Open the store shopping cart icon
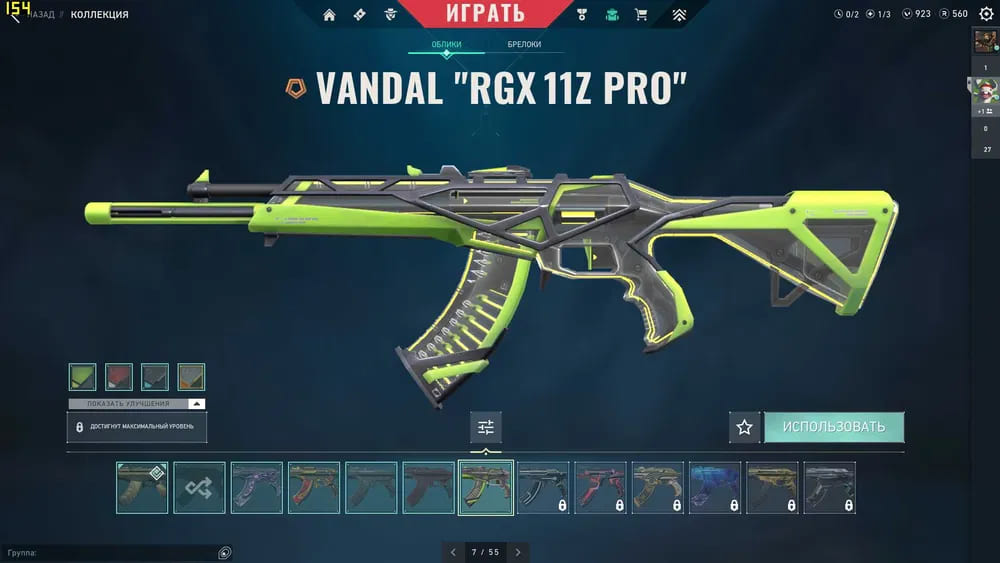The image size is (1000, 563). click(x=641, y=15)
